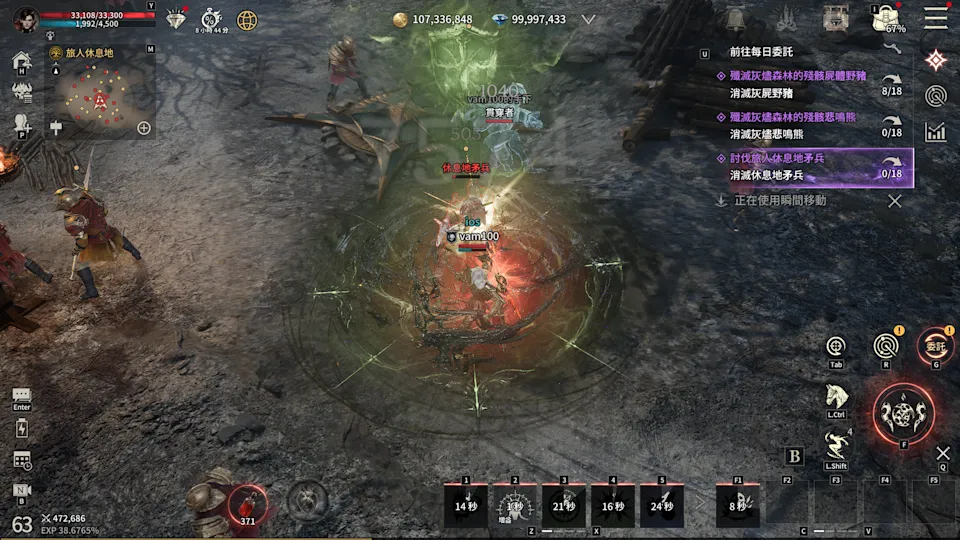Zoom in the minimap with plus button
This screenshot has height=540, width=960.
point(144,128)
